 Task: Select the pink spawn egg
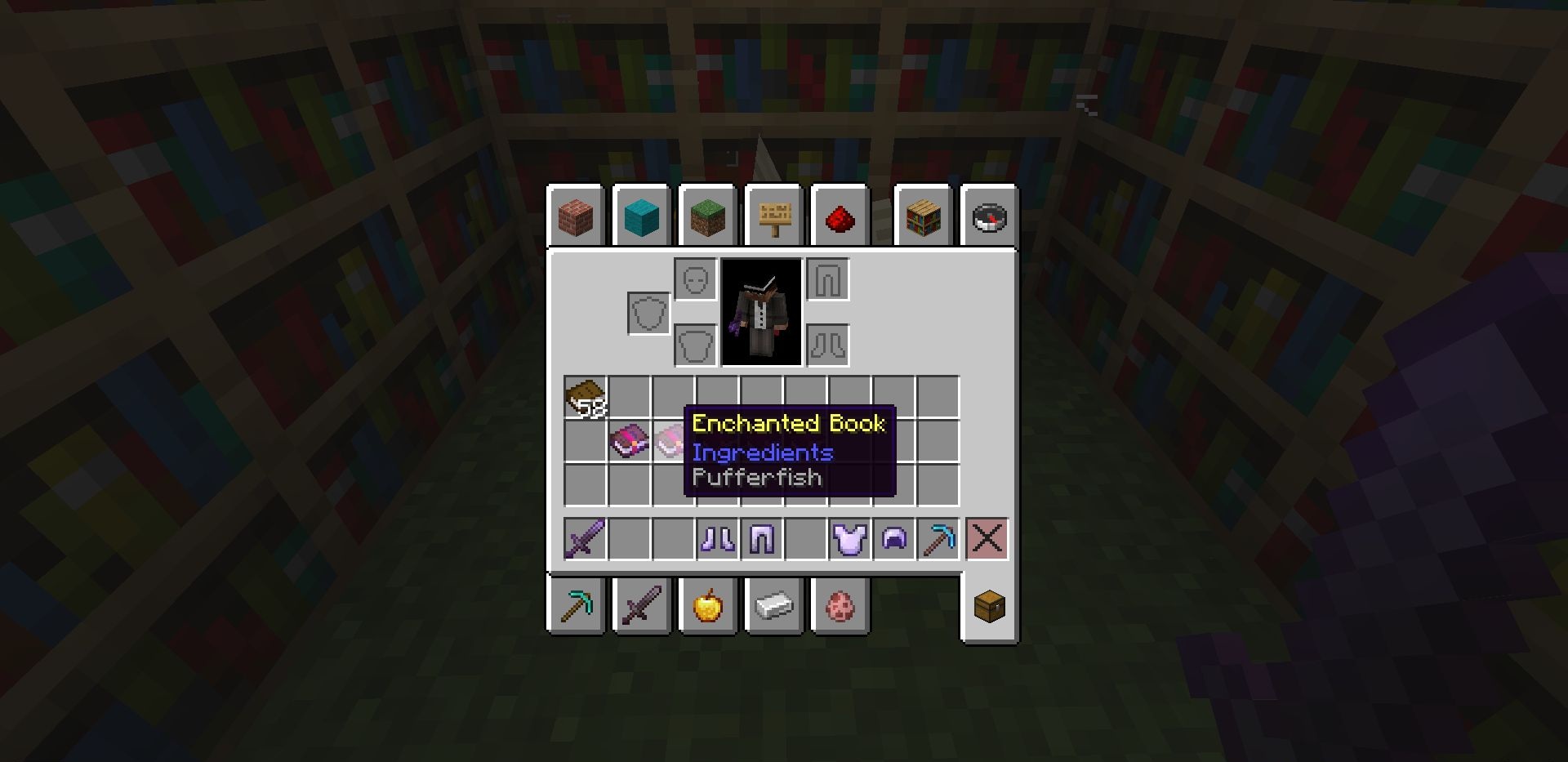[838, 604]
